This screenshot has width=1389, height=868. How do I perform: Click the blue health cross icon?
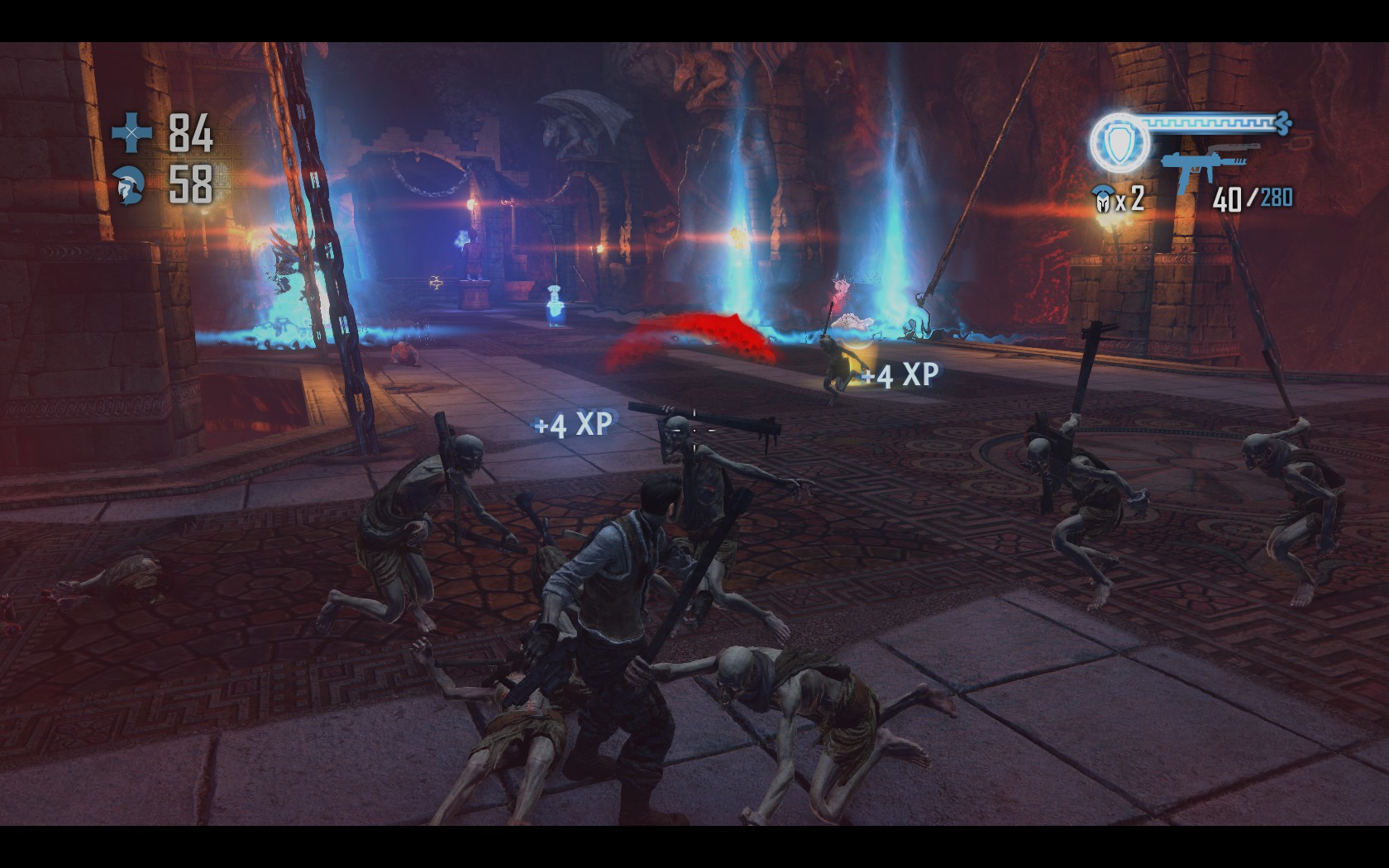click(132, 132)
